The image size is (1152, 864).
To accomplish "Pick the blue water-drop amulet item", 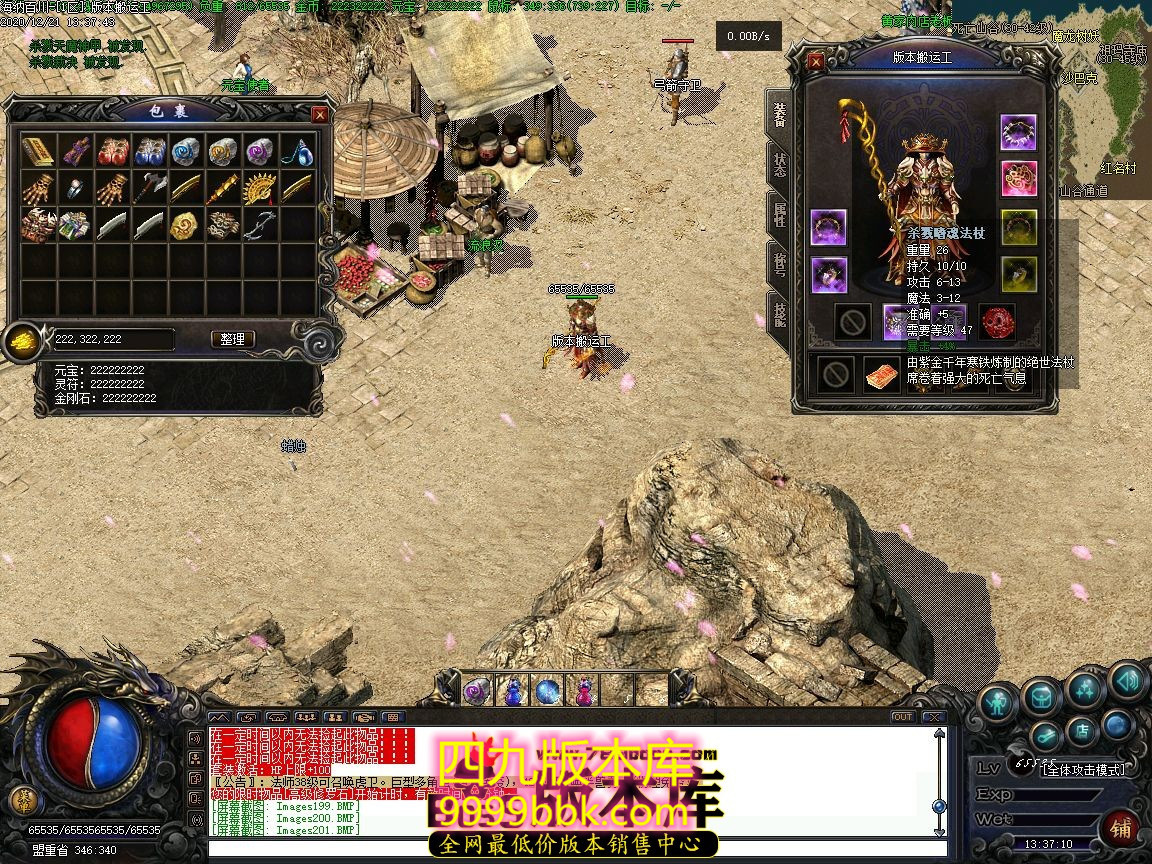I will (296, 152).
